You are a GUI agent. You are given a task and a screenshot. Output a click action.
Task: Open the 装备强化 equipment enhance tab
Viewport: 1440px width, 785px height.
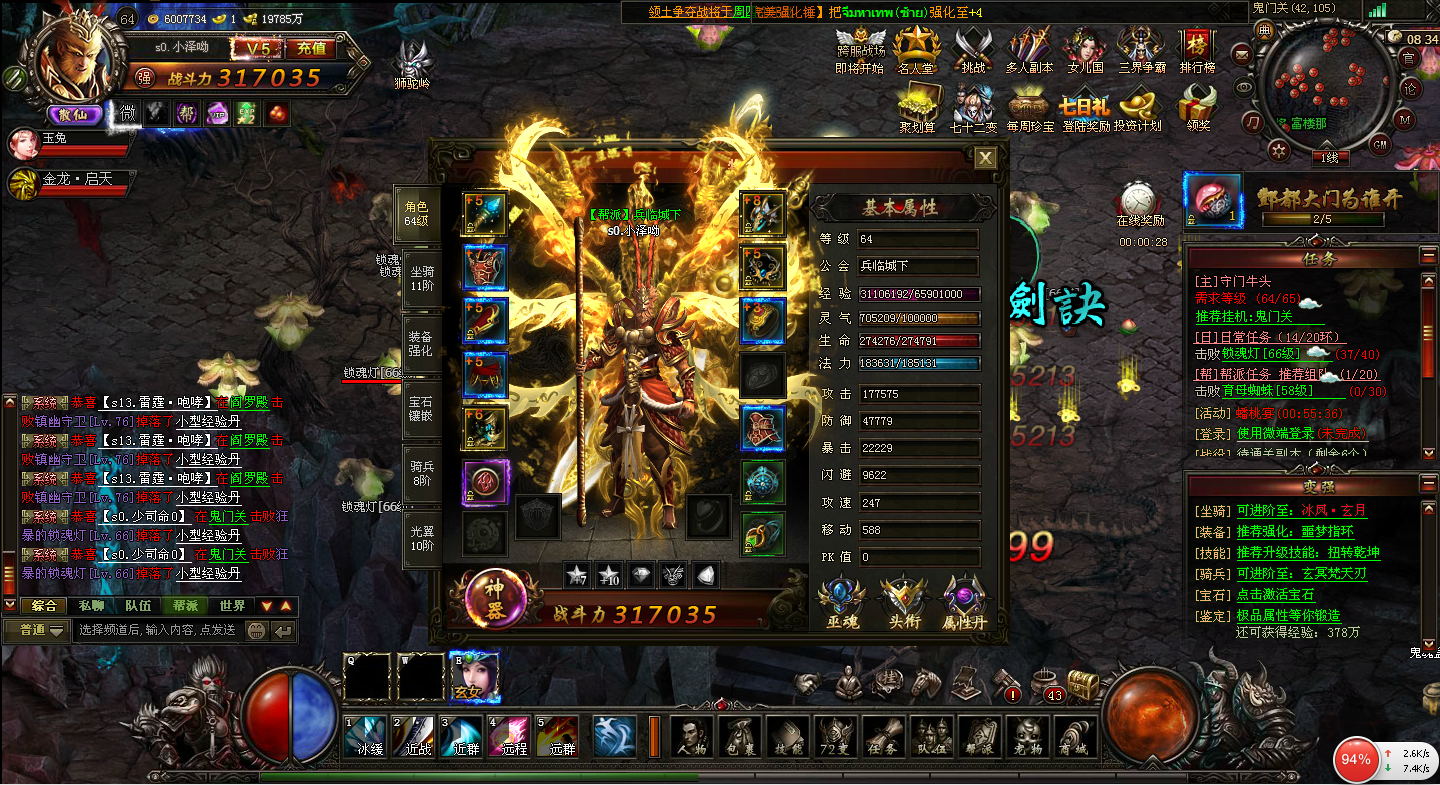(x=420, y=344)
